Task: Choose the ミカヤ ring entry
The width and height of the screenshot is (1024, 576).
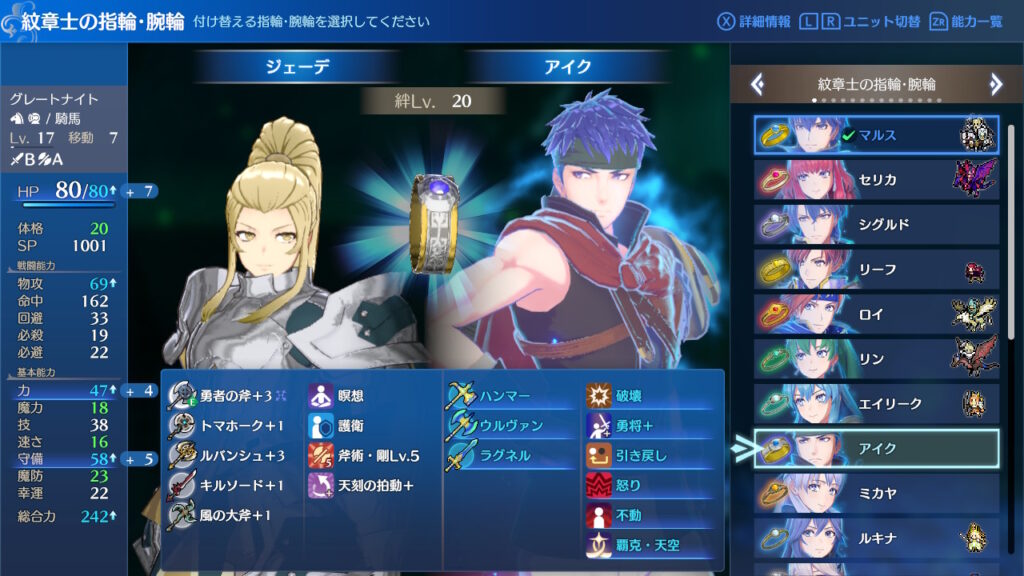Action: click(x=876, y=494)
